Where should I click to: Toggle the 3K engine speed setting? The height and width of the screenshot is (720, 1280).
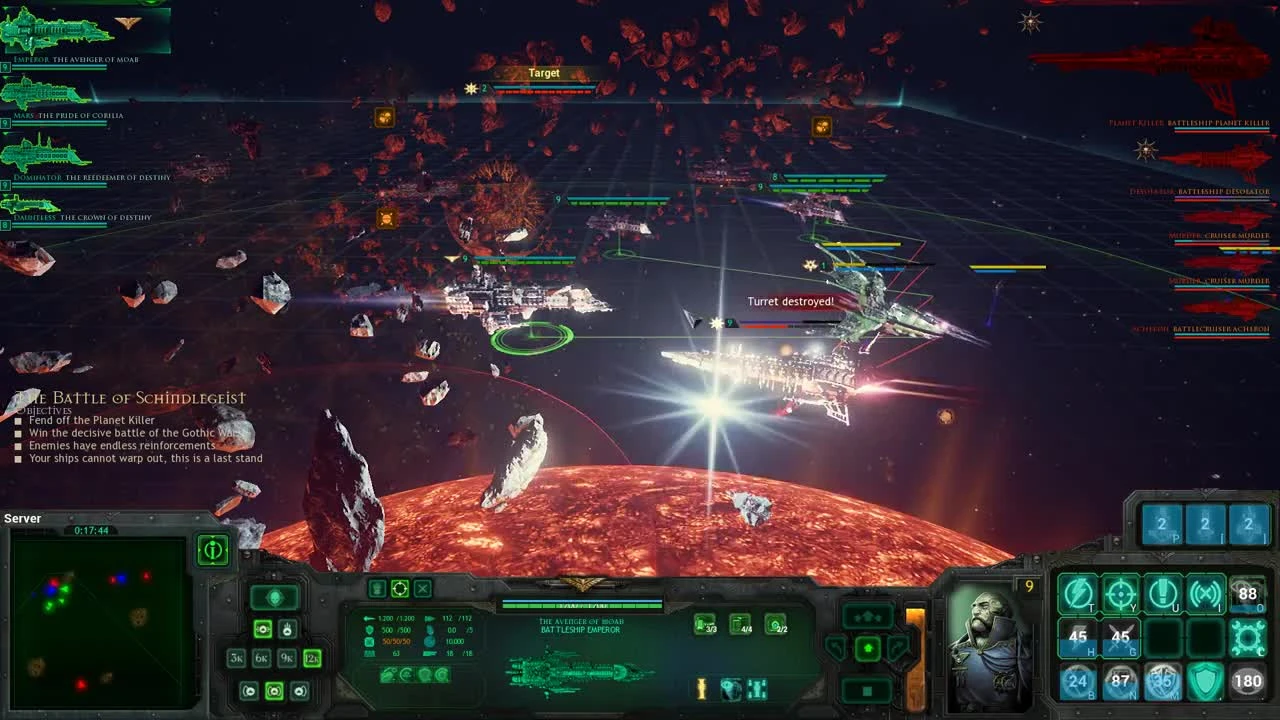click(x=237, y=658)
